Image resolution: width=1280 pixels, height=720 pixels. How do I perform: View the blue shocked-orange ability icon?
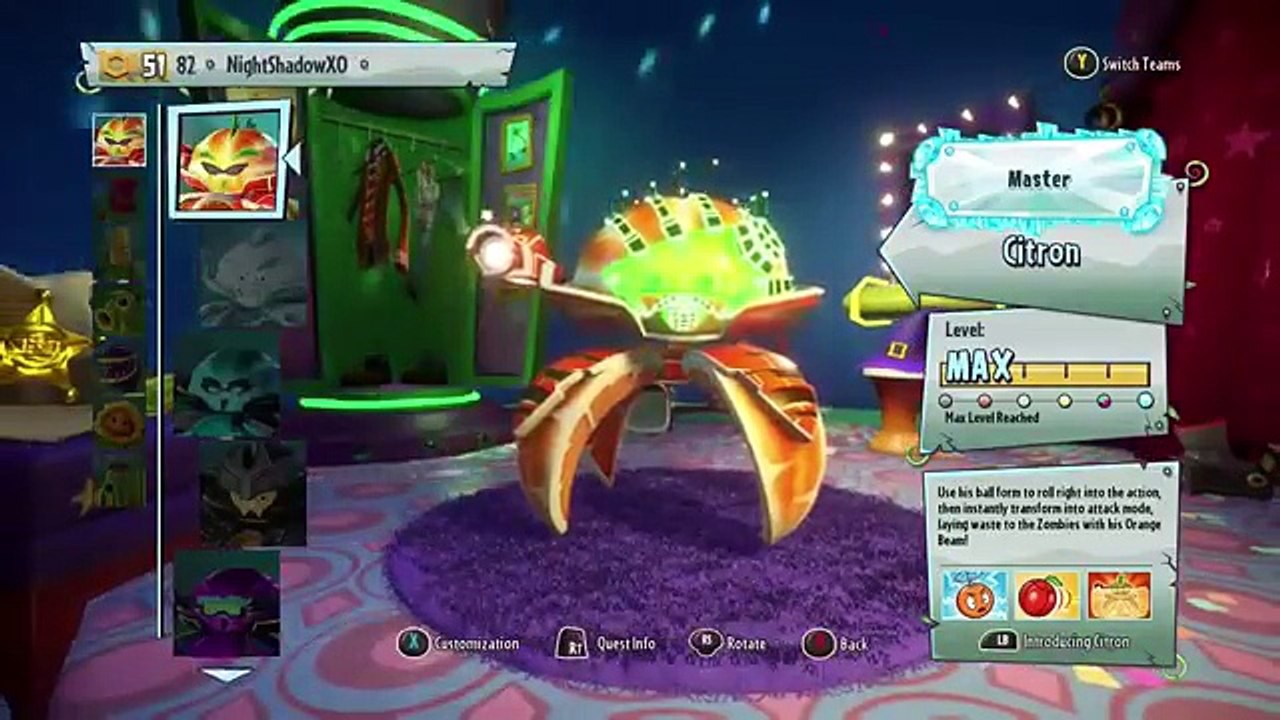click(x=974, y=596)
